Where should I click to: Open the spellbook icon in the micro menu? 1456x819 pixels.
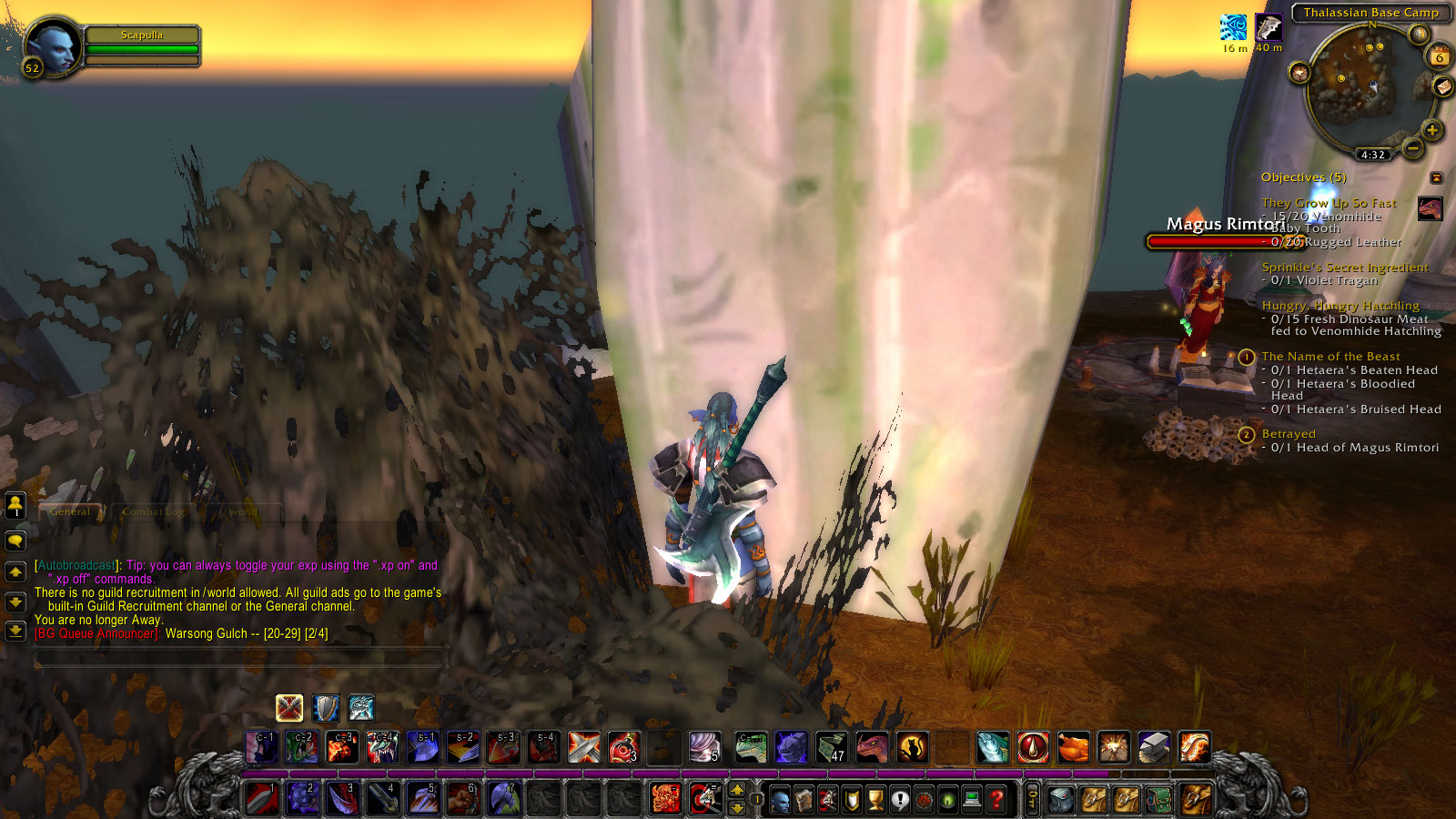[x=805, y=800]
